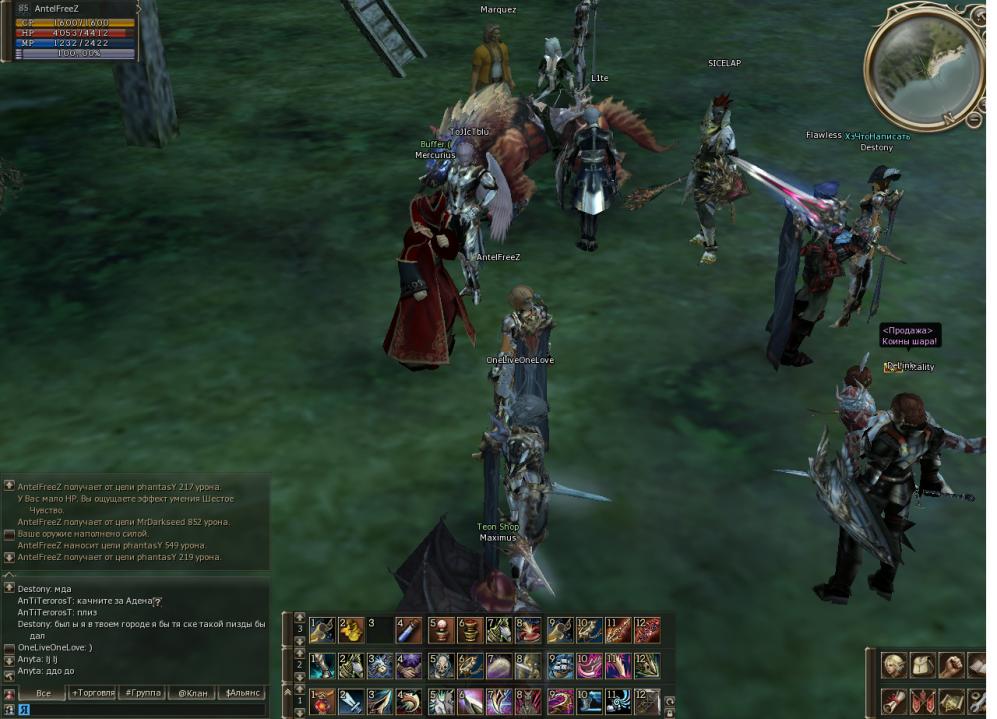Screen dimensions: 997x719
Task: Open the character face menu icon
Action: [x=893, y=665]
